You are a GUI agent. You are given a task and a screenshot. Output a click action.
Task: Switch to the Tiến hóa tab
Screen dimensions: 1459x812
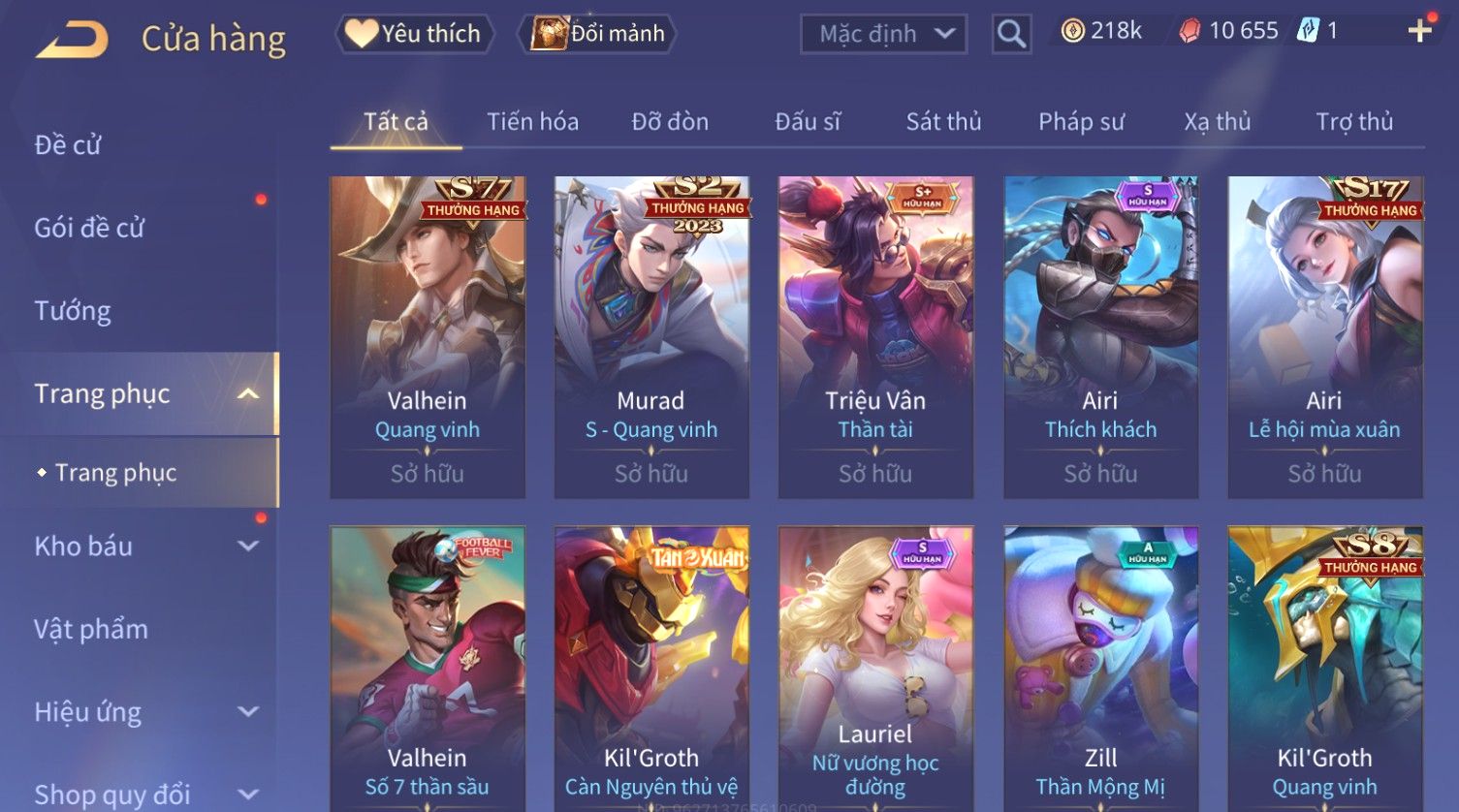pos(532,122)
